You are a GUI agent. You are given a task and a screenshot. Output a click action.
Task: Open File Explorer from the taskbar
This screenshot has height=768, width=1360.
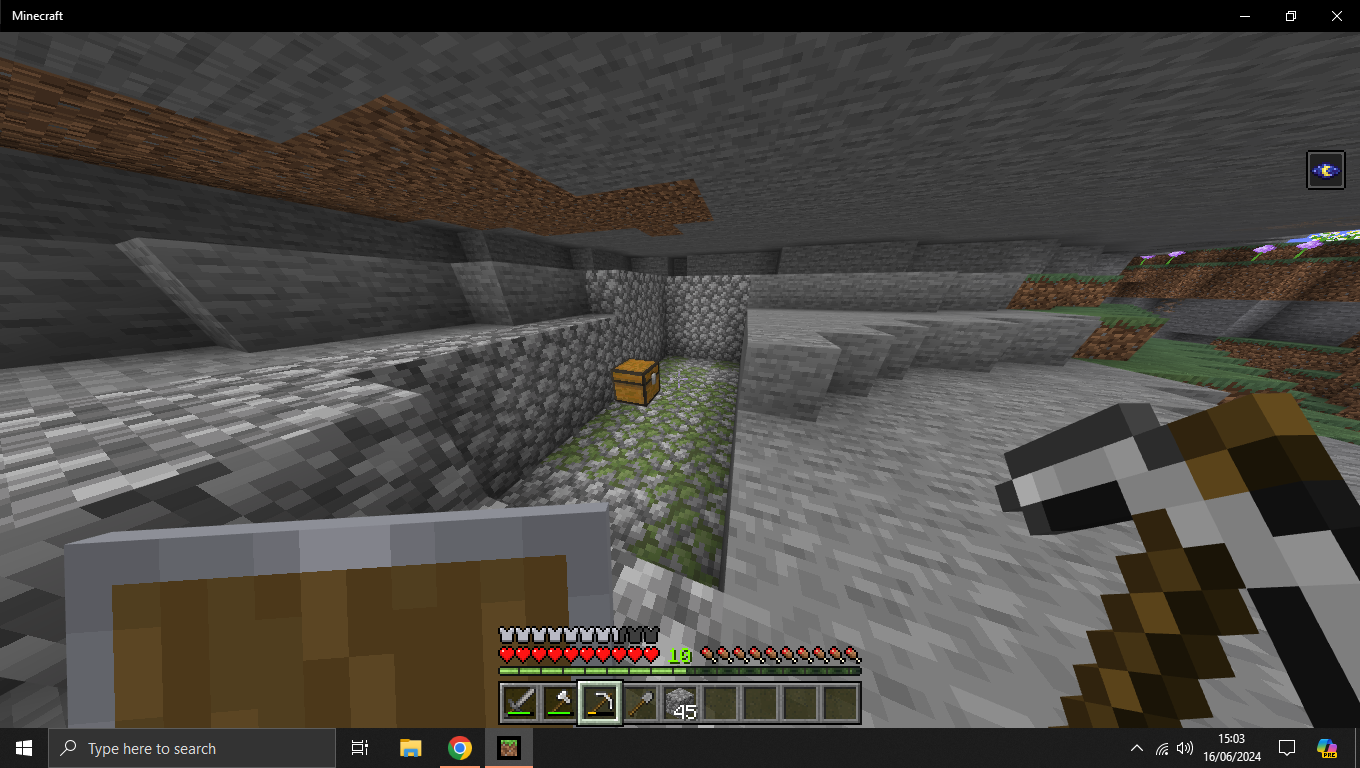(410, 747)
